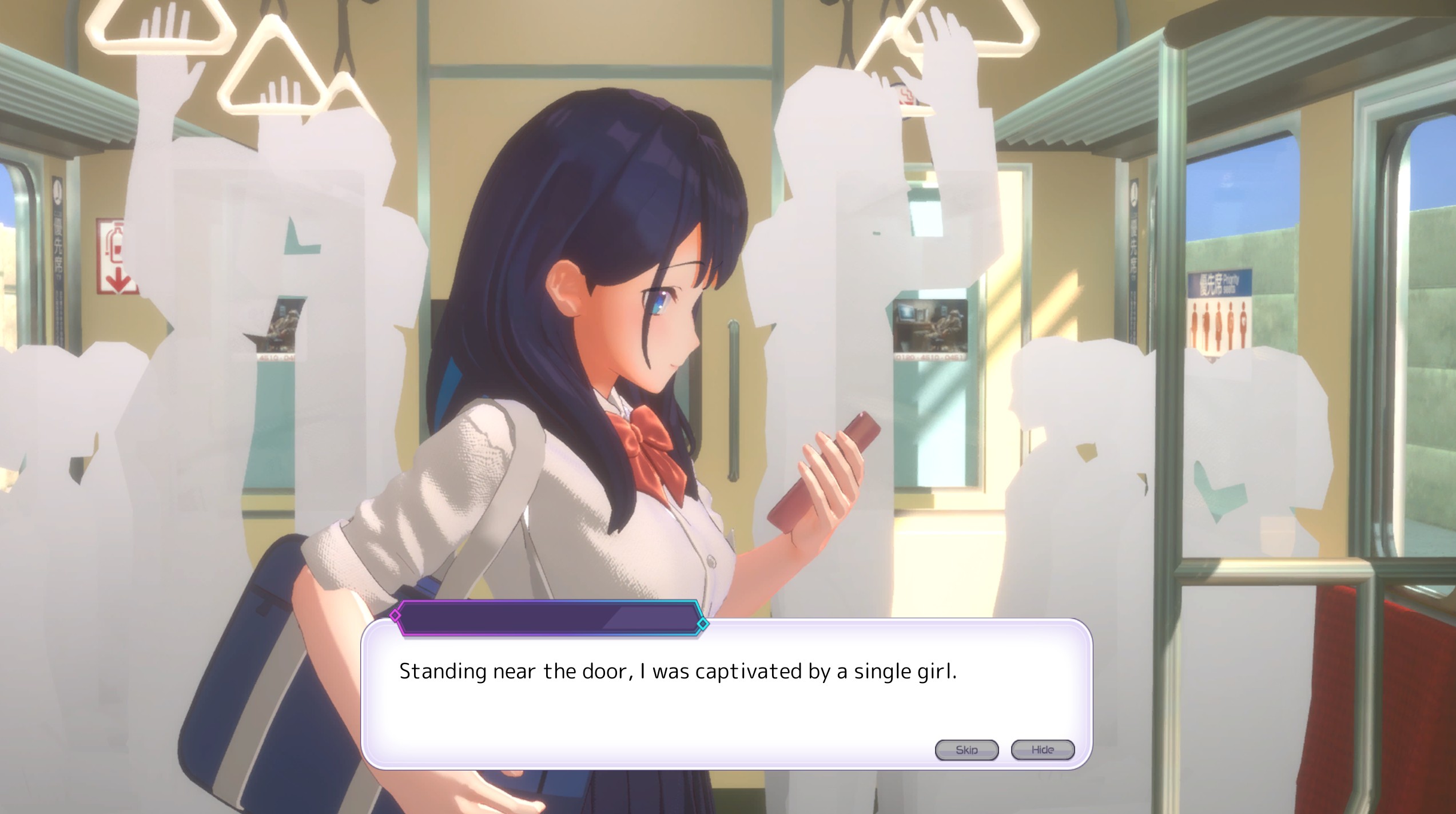
Task: Click the Hide button to conceal the textbox
Action: [1043, 750]
